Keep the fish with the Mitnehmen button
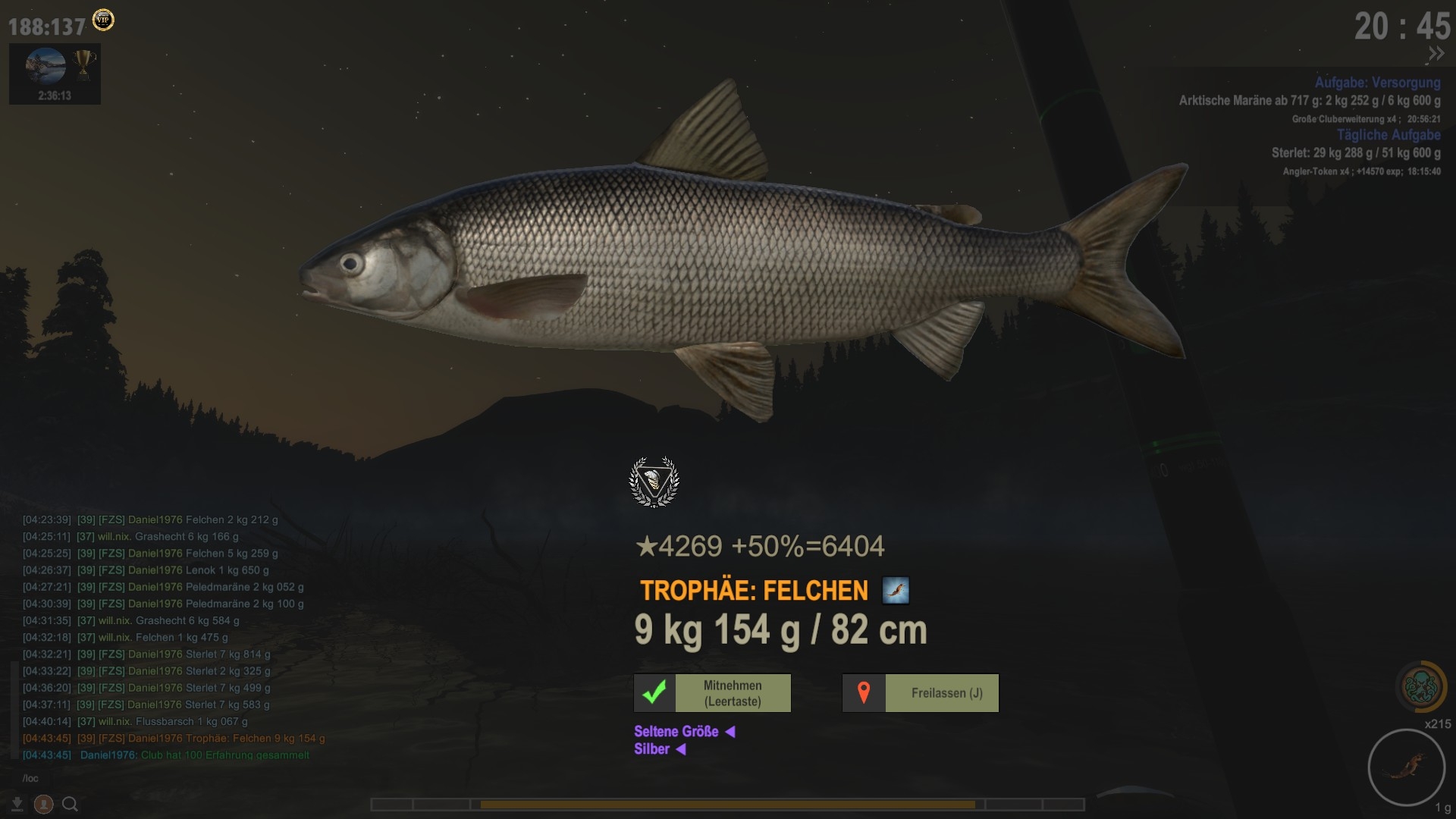Image resolution: width=1456 pixels, height=819 pixels. click(712, 693)
